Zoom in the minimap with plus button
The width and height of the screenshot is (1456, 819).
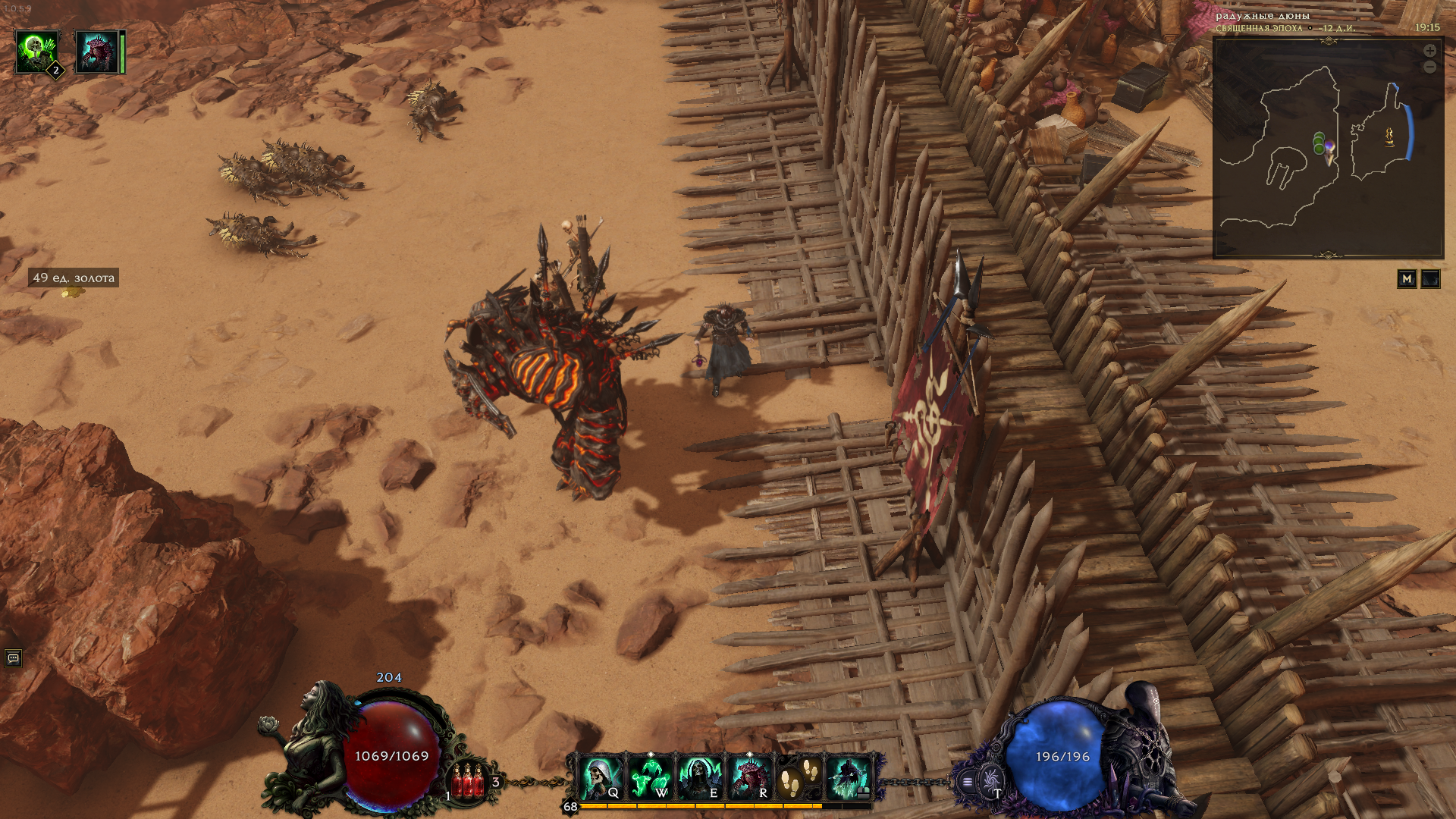[x=1429, y=51]
